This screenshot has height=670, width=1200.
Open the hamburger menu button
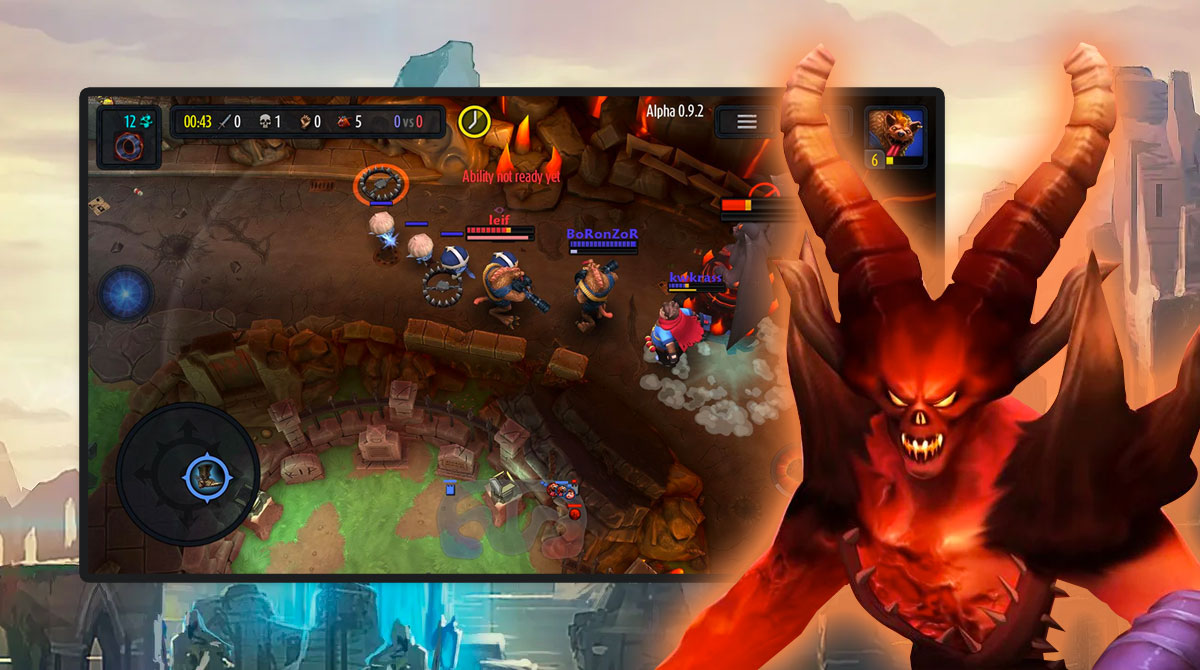(x=747, y=122)
